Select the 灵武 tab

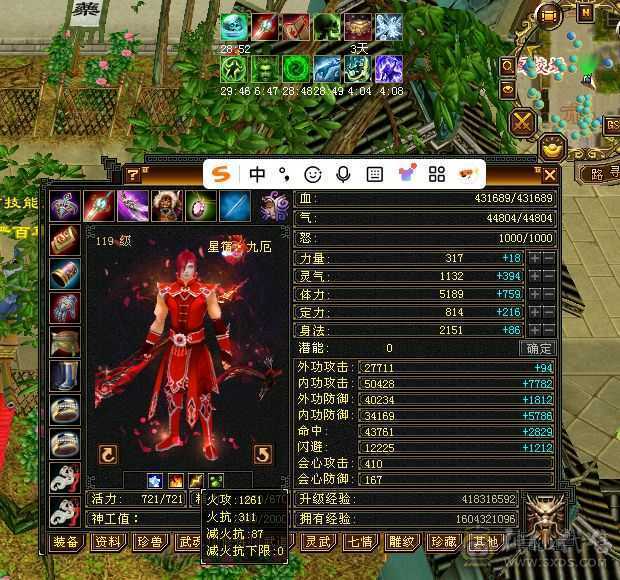click(x=317, y=542)
